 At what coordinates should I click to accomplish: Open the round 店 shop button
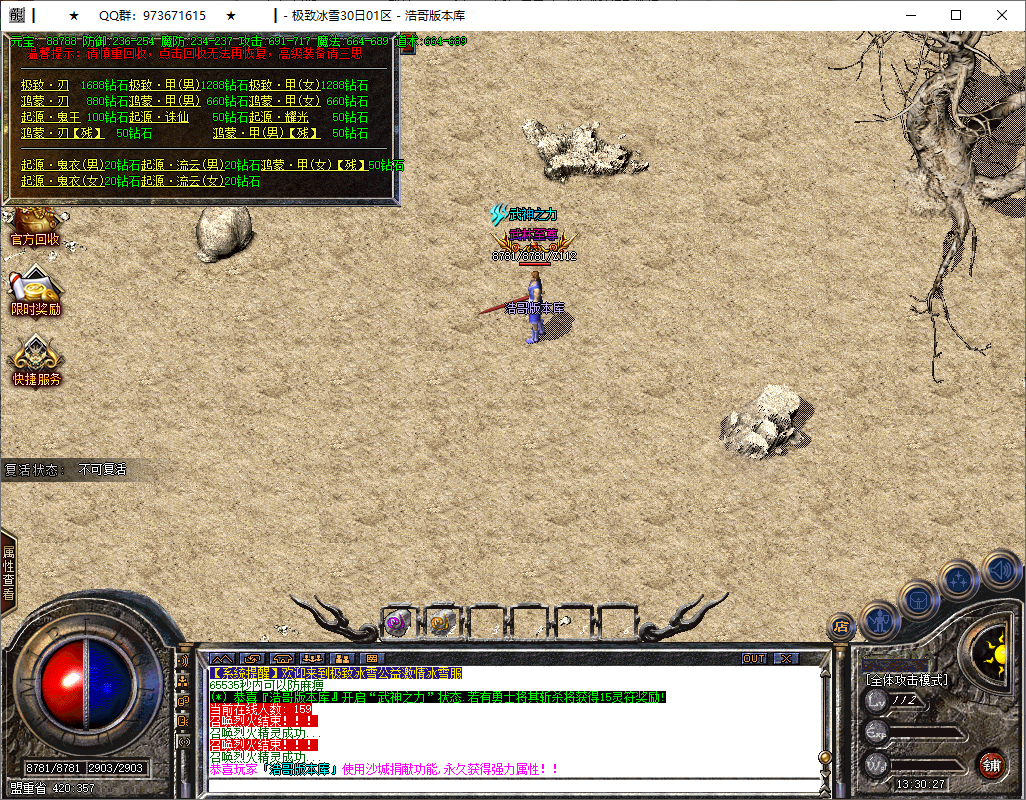(841, 627)
